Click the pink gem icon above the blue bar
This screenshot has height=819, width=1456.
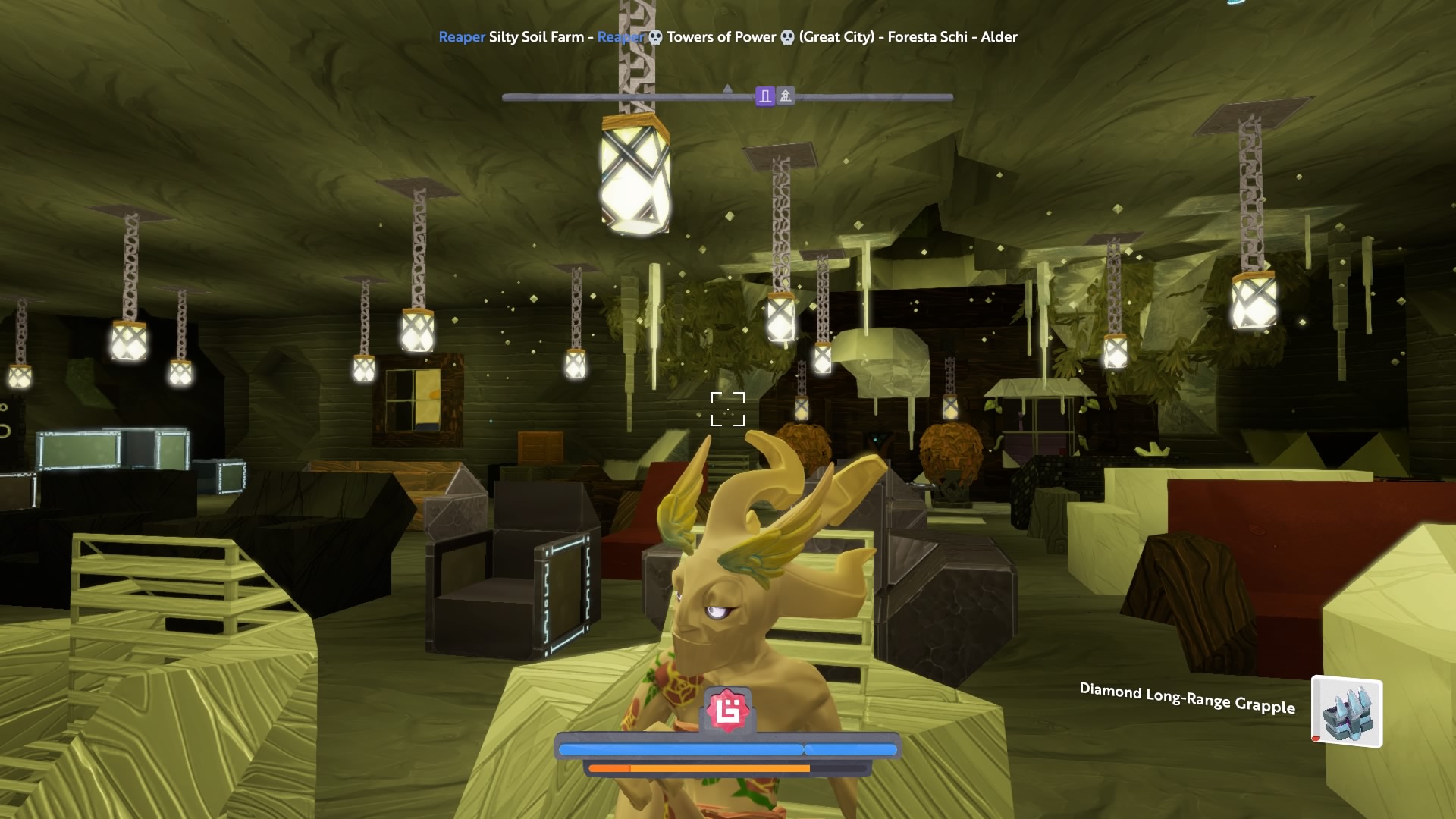tap(728, 711)
